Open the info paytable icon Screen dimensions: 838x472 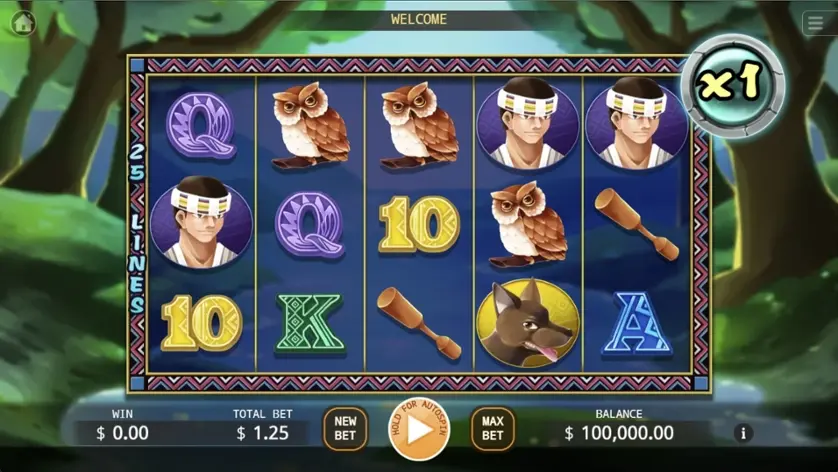[x=742, y=433]
